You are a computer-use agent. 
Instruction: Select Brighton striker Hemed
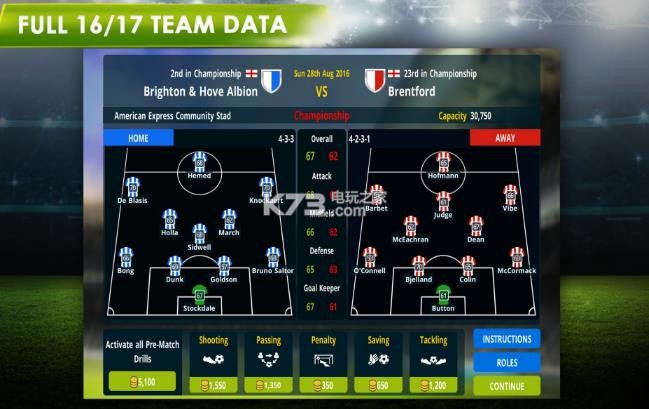199,163
